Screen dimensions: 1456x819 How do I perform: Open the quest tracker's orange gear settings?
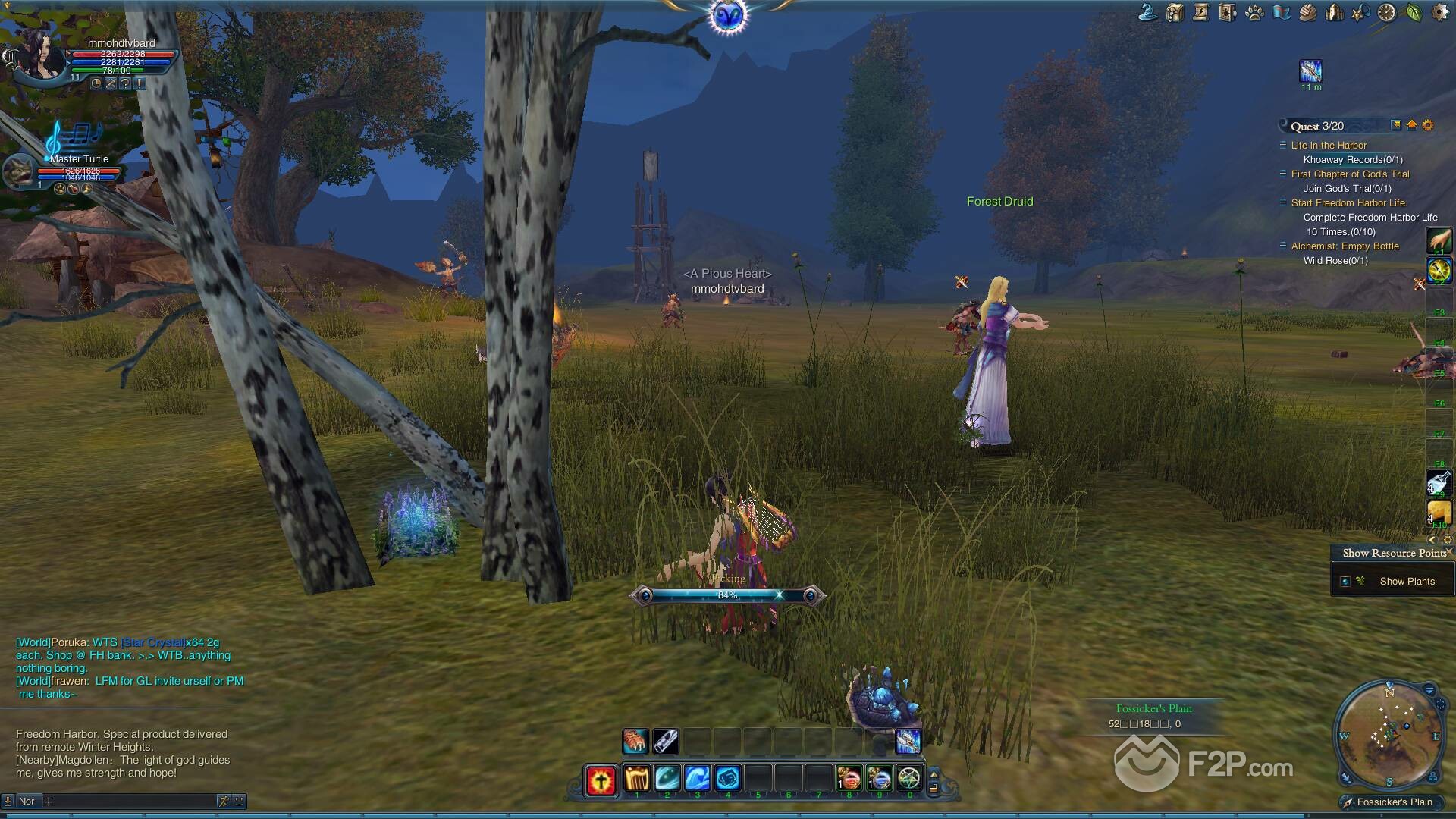click(1428, 125)
